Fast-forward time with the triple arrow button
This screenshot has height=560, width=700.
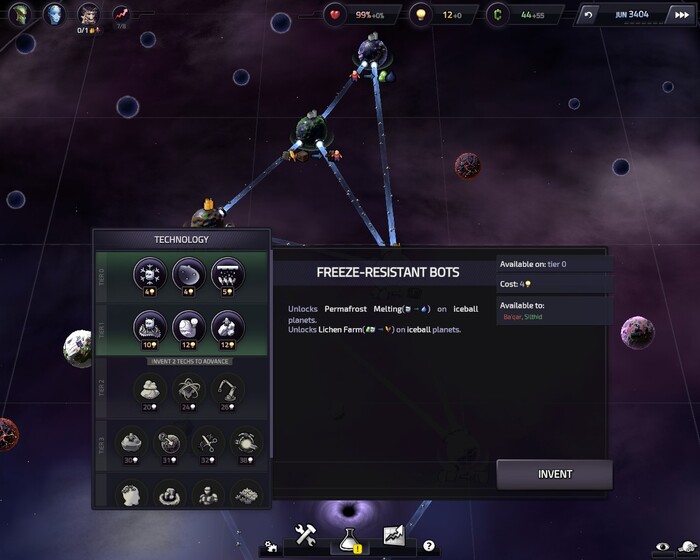668,15
